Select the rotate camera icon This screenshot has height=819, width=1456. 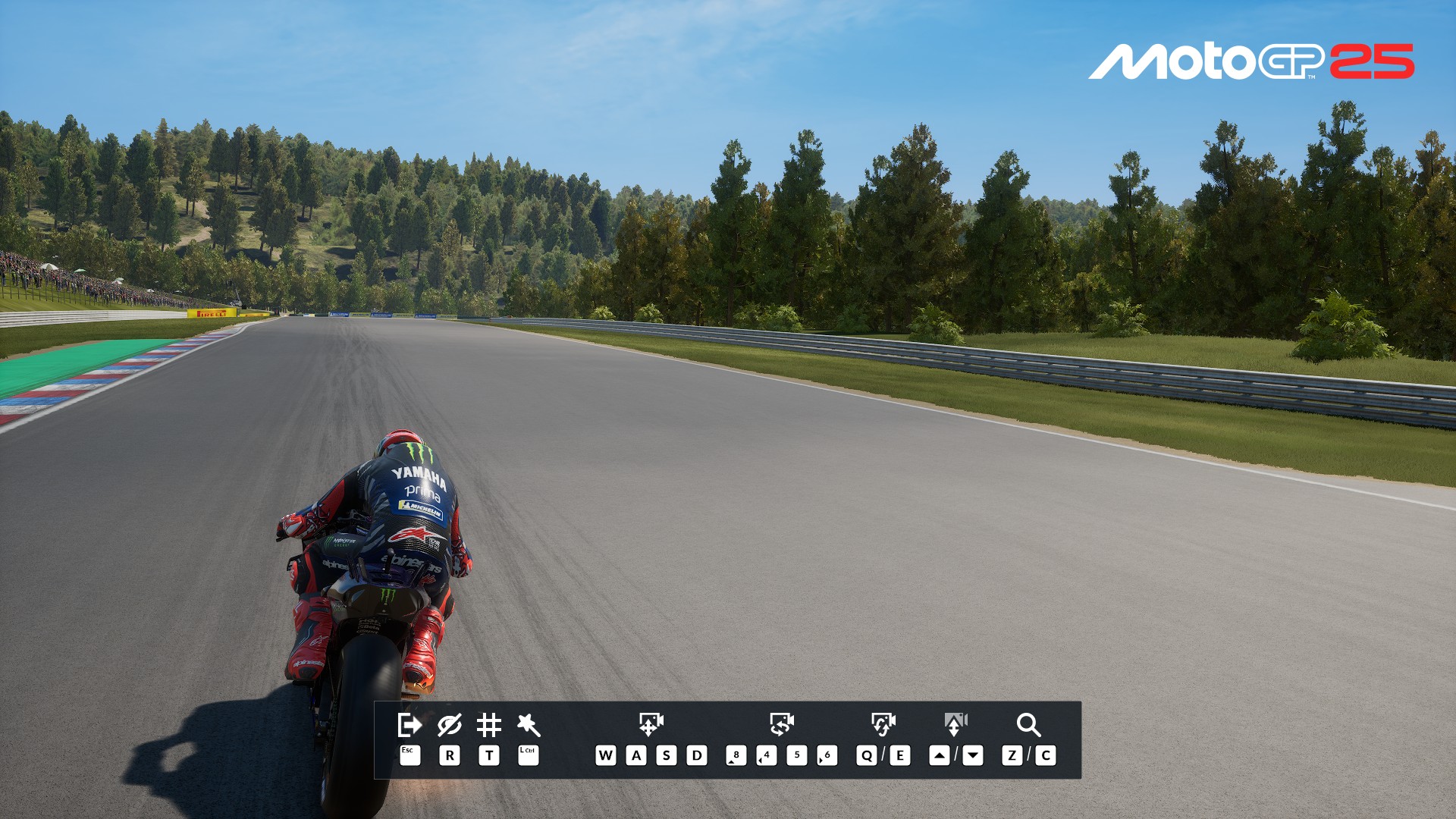pyautogui.click(x=781, y=724)
